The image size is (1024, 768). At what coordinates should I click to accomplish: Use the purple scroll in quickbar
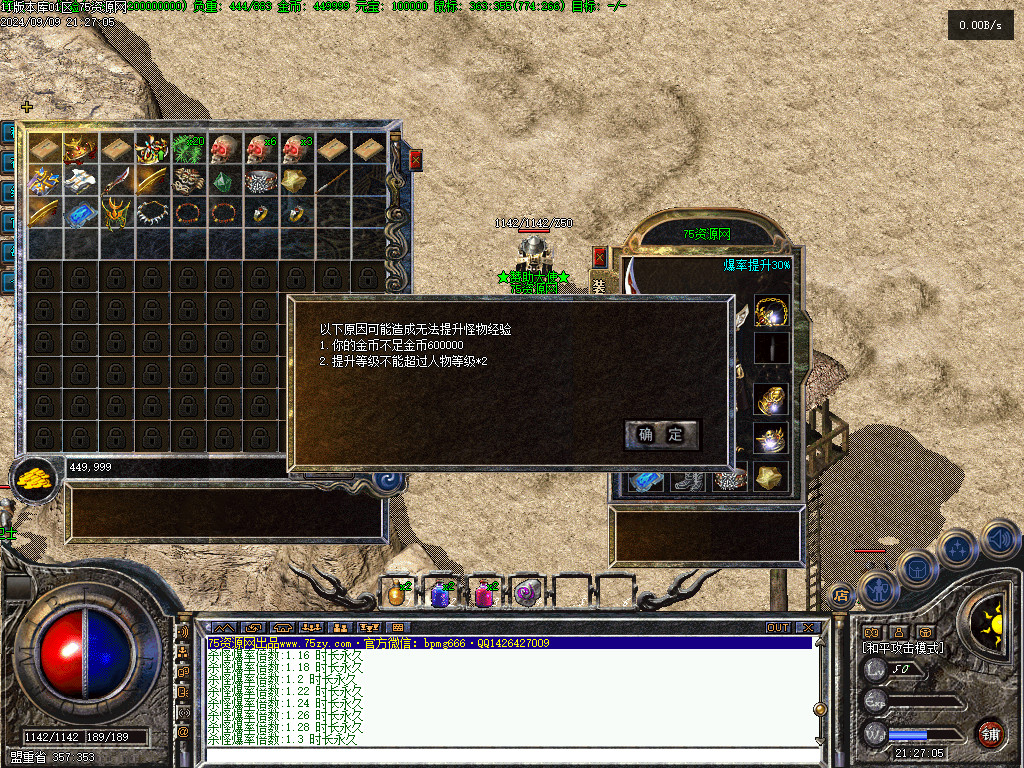pos(527,594)
